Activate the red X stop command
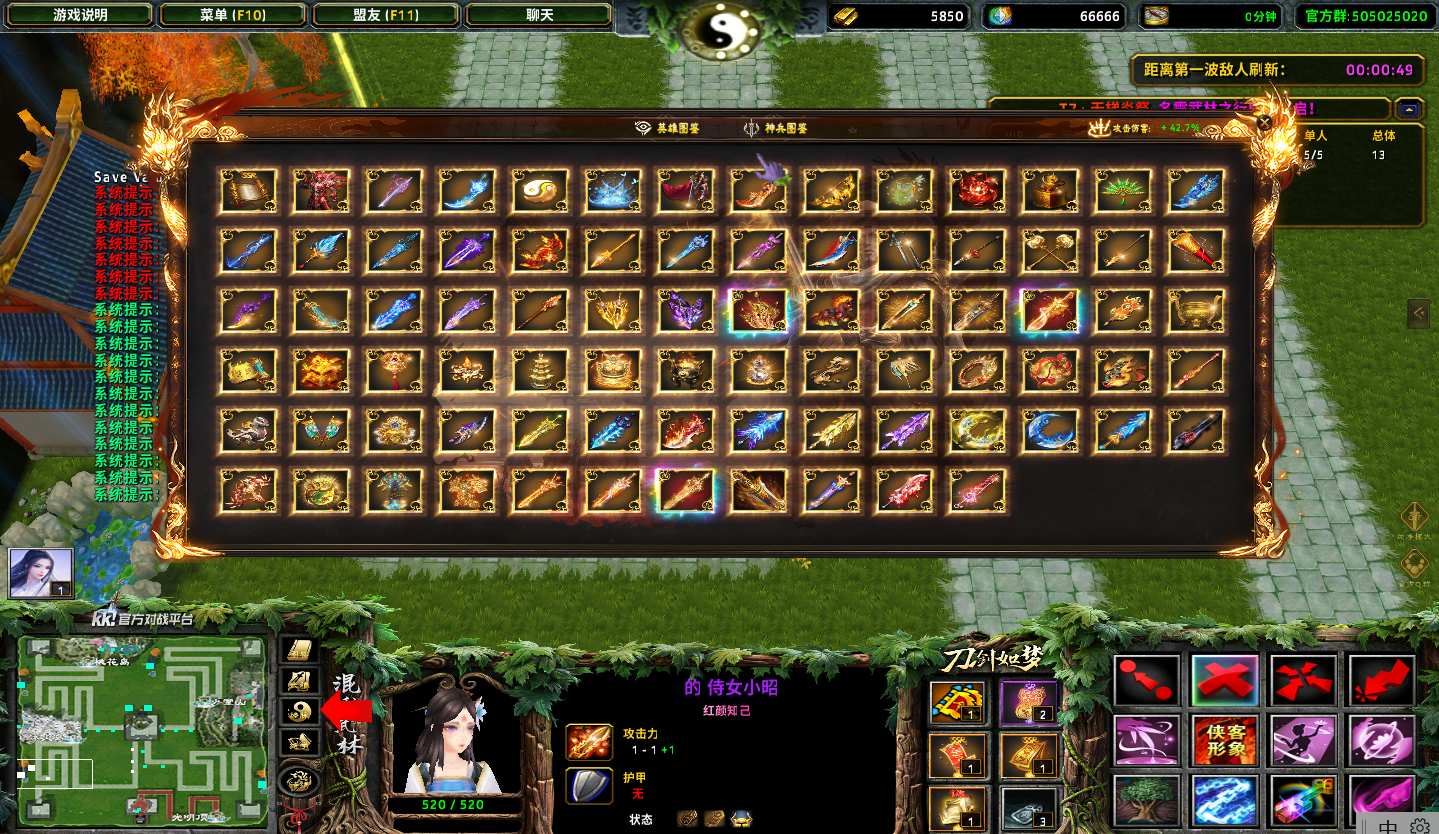Screen dimensions: 1439x834 coord(1224,681)
